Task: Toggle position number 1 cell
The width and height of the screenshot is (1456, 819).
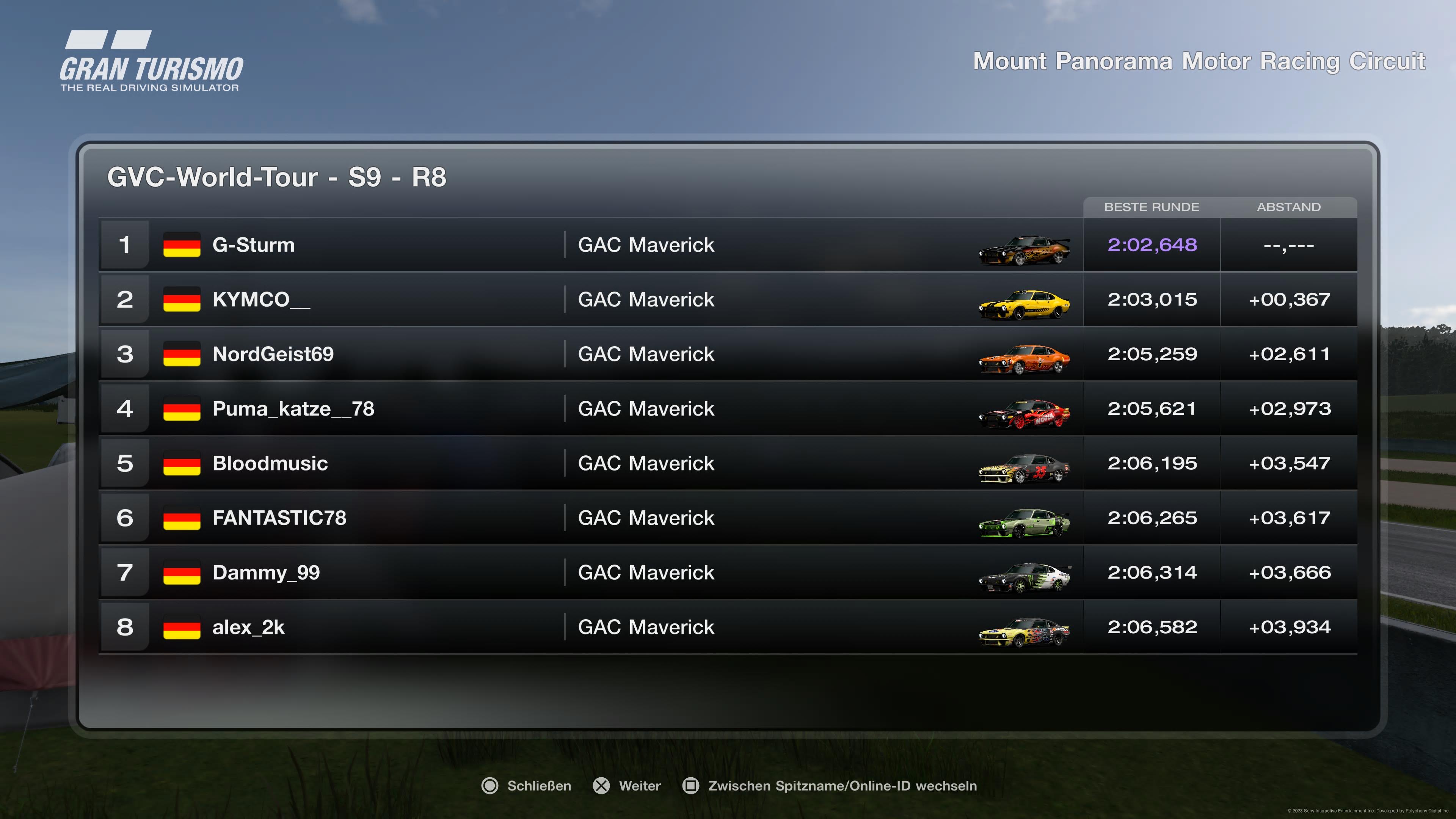Action: (125, 245)
